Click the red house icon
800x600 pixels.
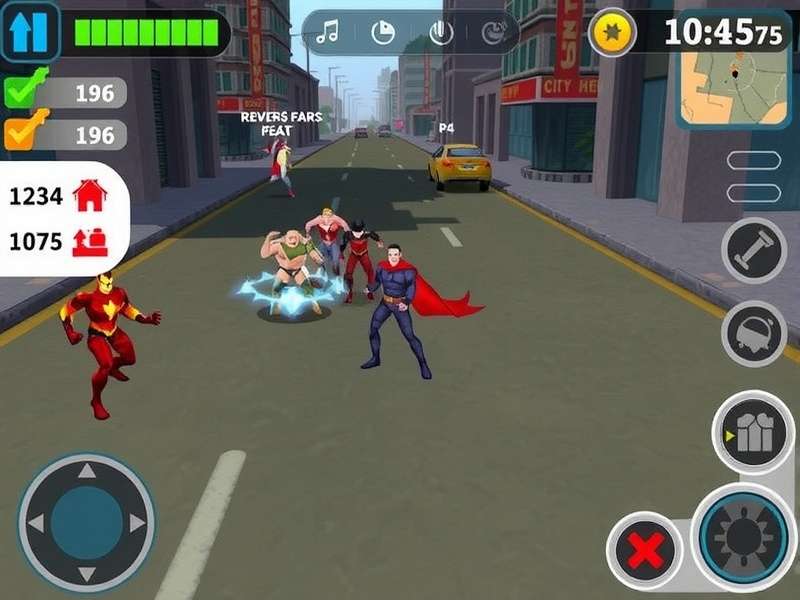pyautogui.click(x=90, y=196)
